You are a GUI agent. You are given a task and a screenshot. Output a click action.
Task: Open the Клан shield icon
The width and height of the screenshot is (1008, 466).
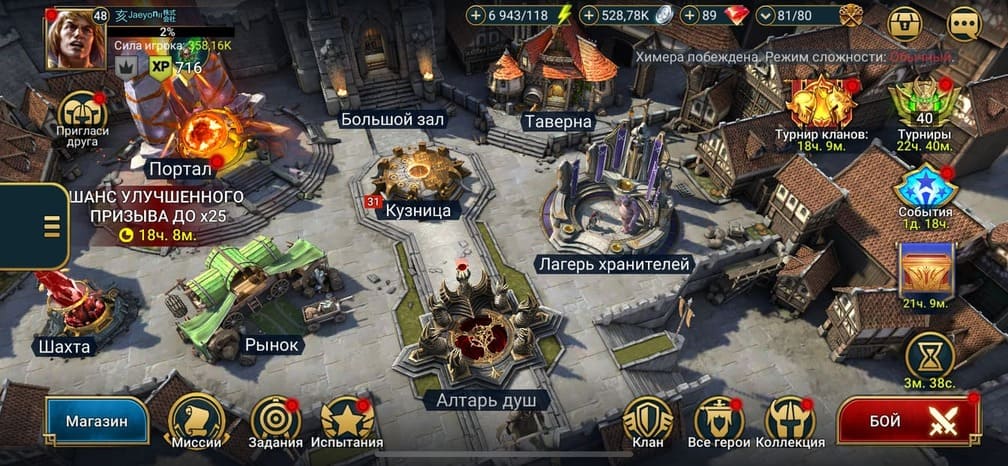pyautogui.click(x=648, y=418)
